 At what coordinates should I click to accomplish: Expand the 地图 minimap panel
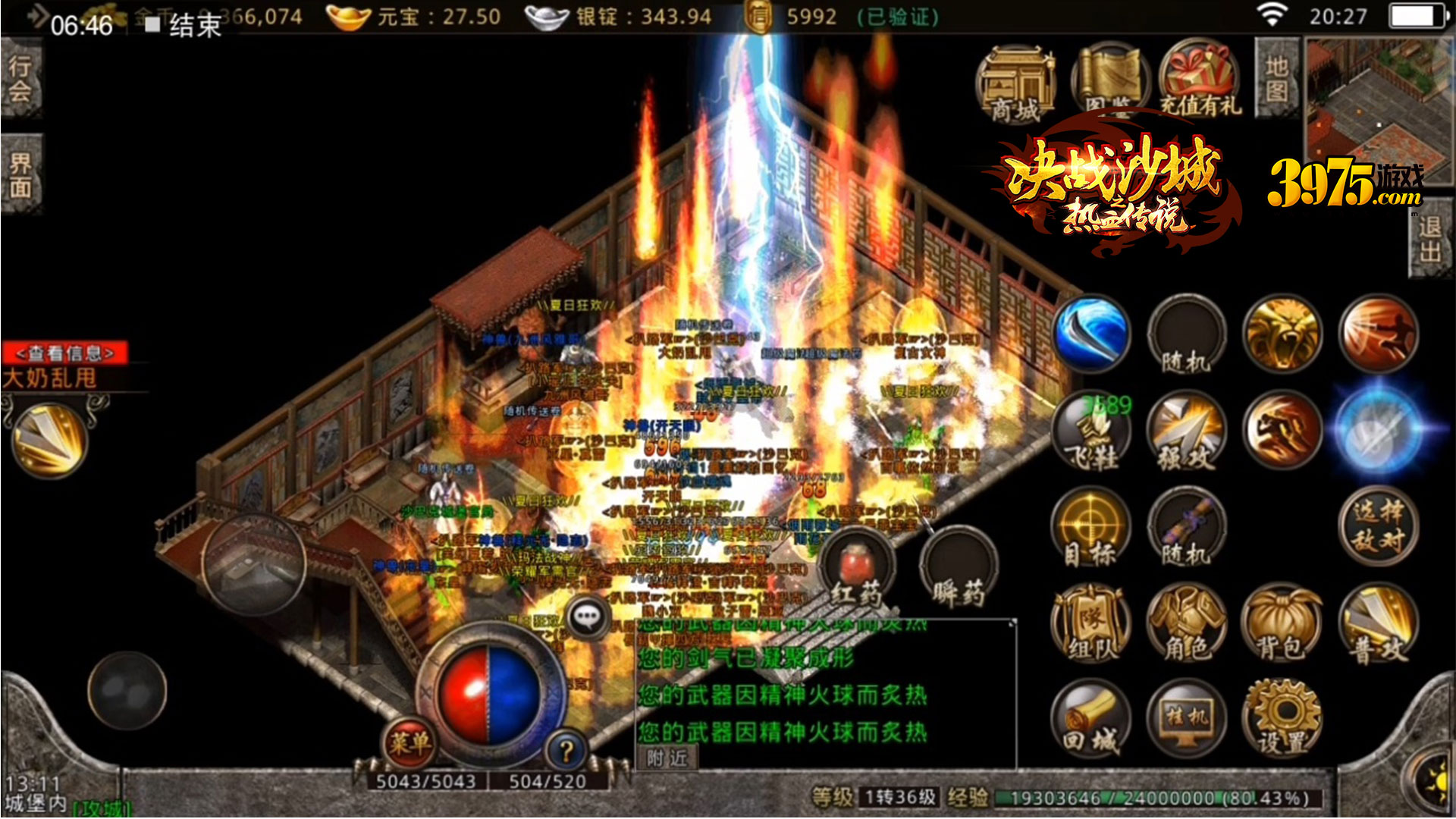click(x=1276, y=80)
